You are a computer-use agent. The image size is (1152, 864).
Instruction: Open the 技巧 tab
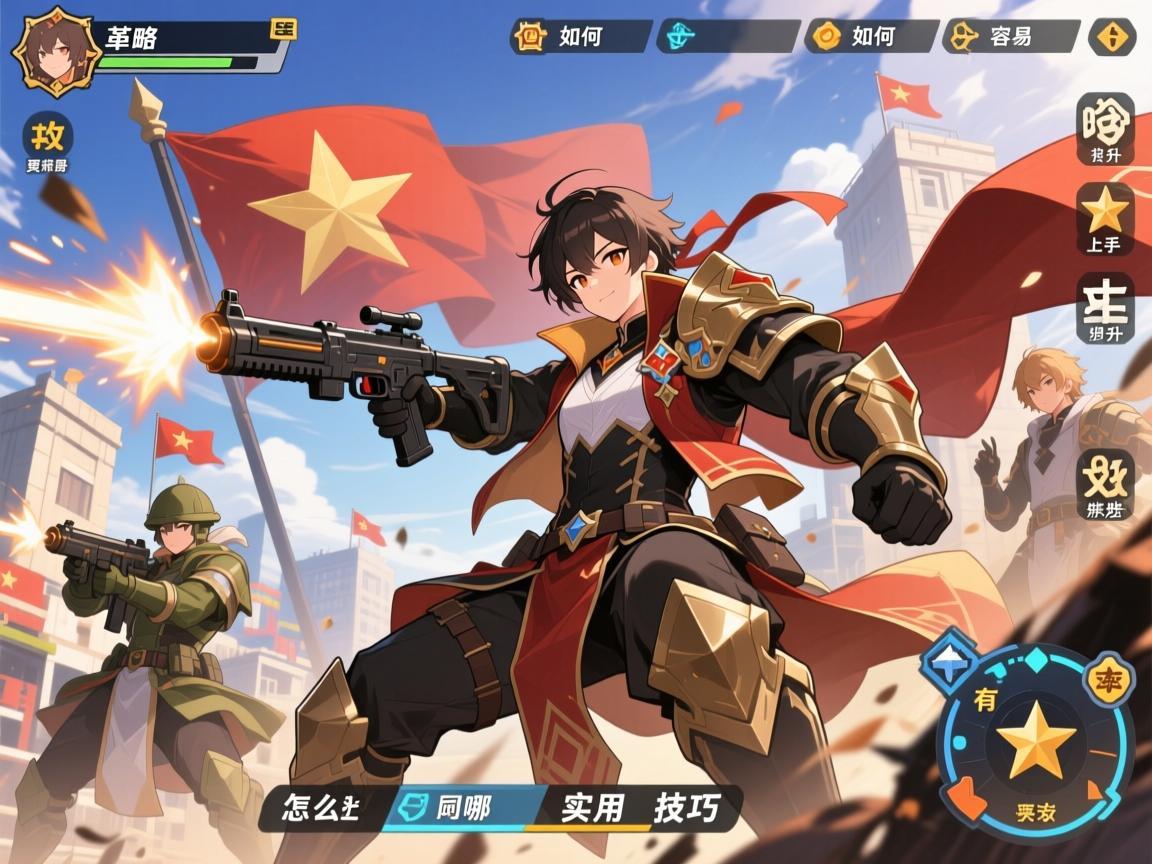[x=686, y=808]
